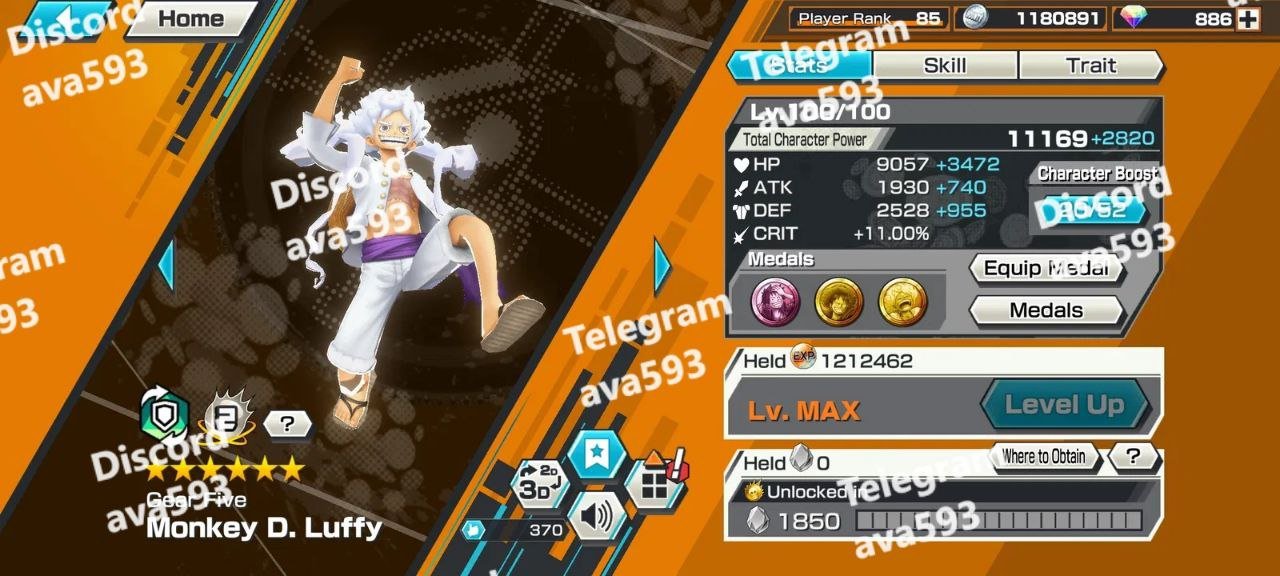The image size is (1280, 576).
Task: Open the Medals list
Action: click(x=1046, y=310)
